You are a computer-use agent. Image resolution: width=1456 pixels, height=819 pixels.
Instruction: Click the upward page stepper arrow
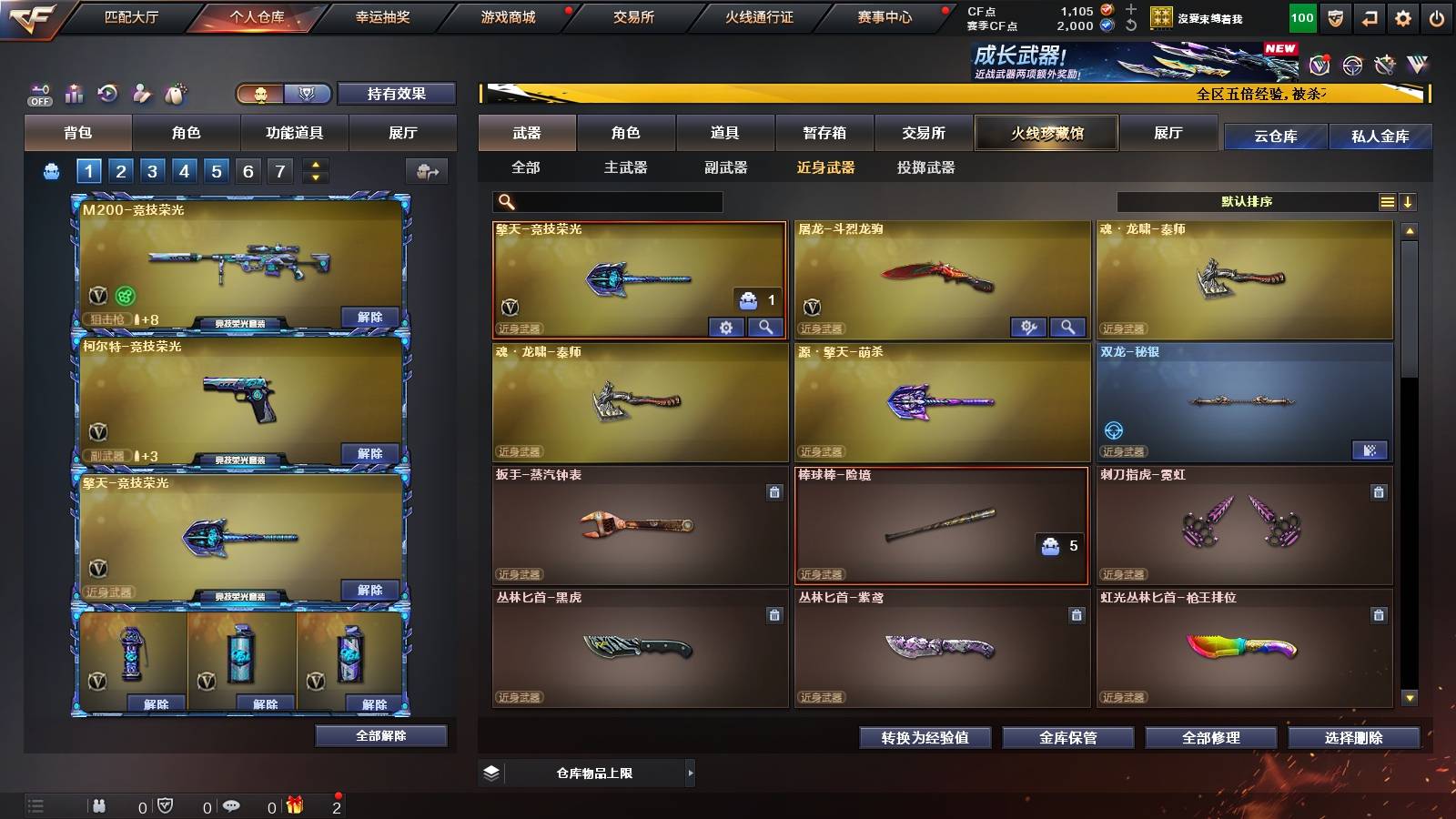point(314,164)
